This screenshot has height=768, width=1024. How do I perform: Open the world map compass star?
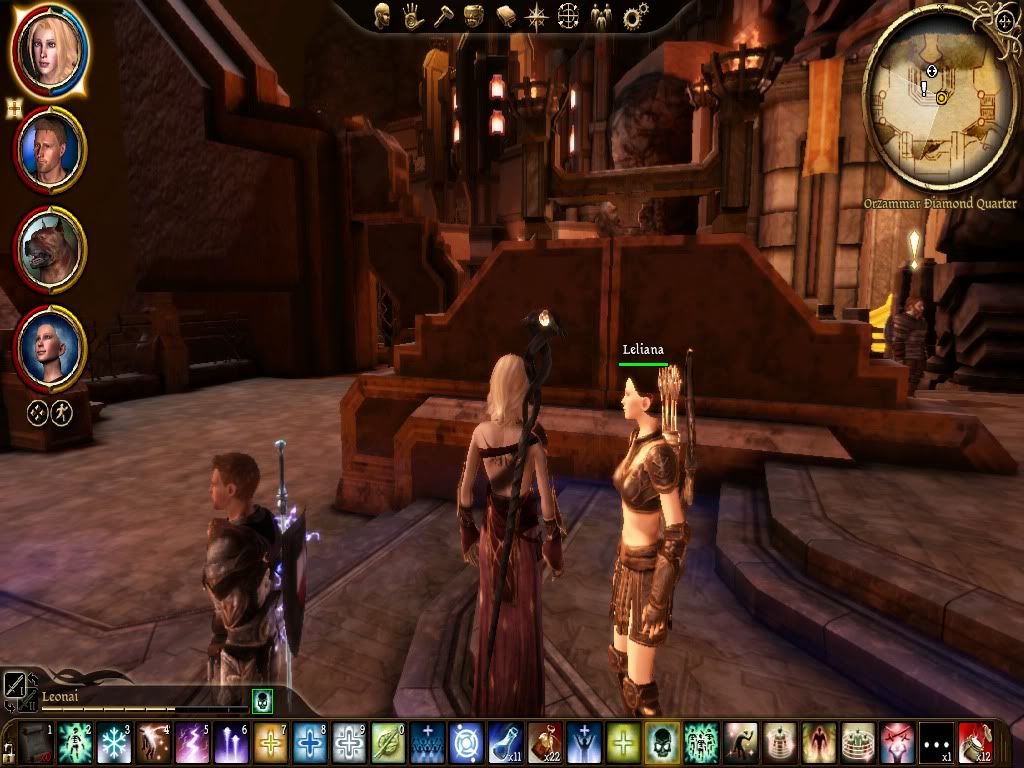pos(537,15)
